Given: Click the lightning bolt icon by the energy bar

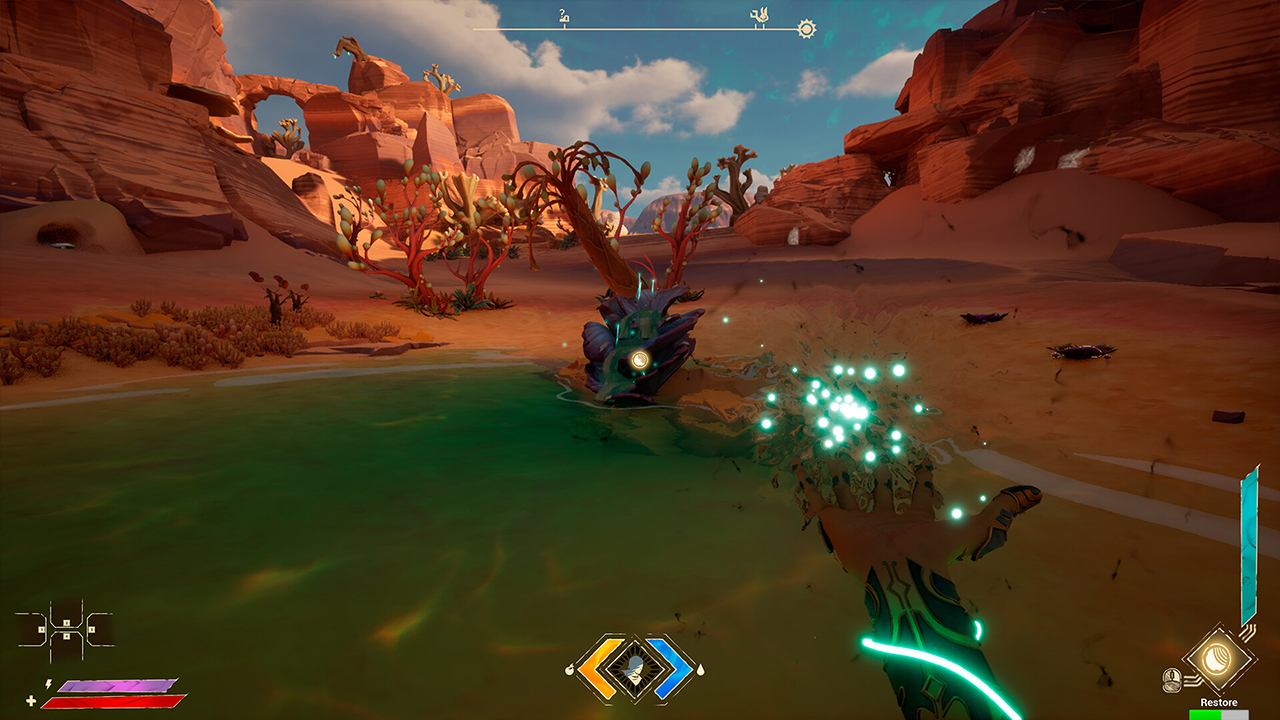Looking at the screenshot, I should (49, 684).
